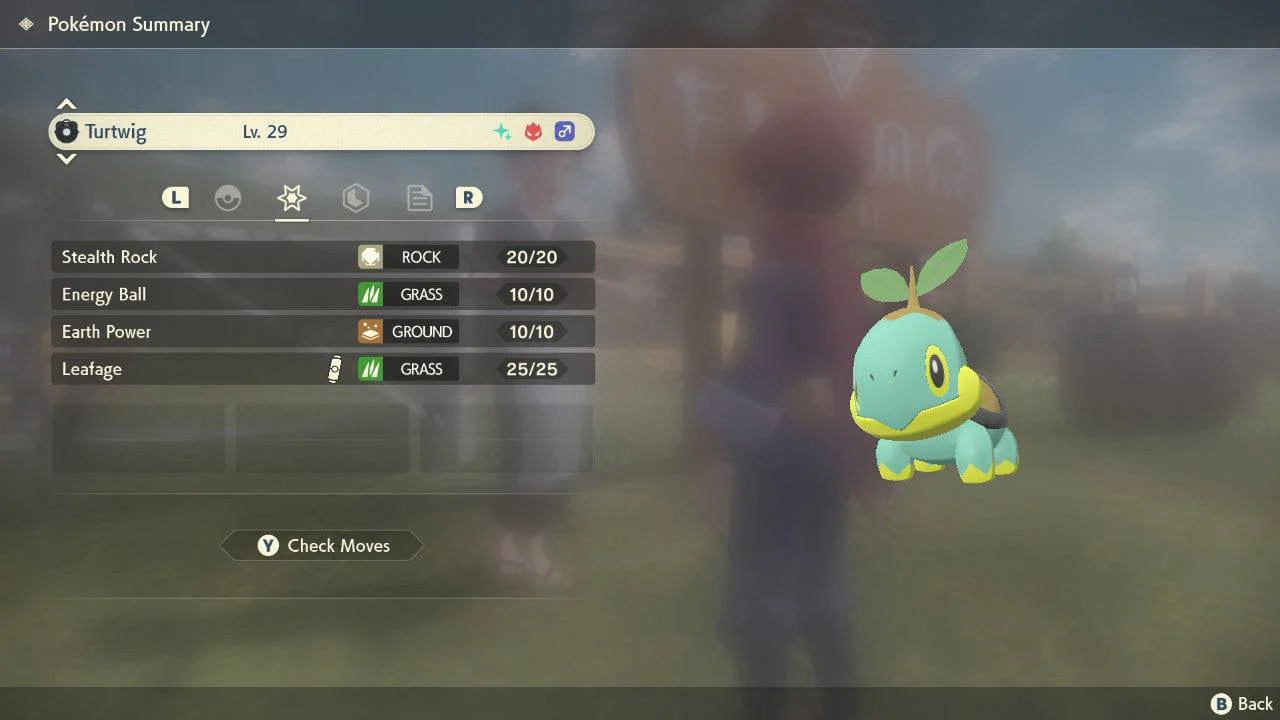Go to next Pokémon with down arrow
The image size is (1280, 720).
(x=66, y=159)
